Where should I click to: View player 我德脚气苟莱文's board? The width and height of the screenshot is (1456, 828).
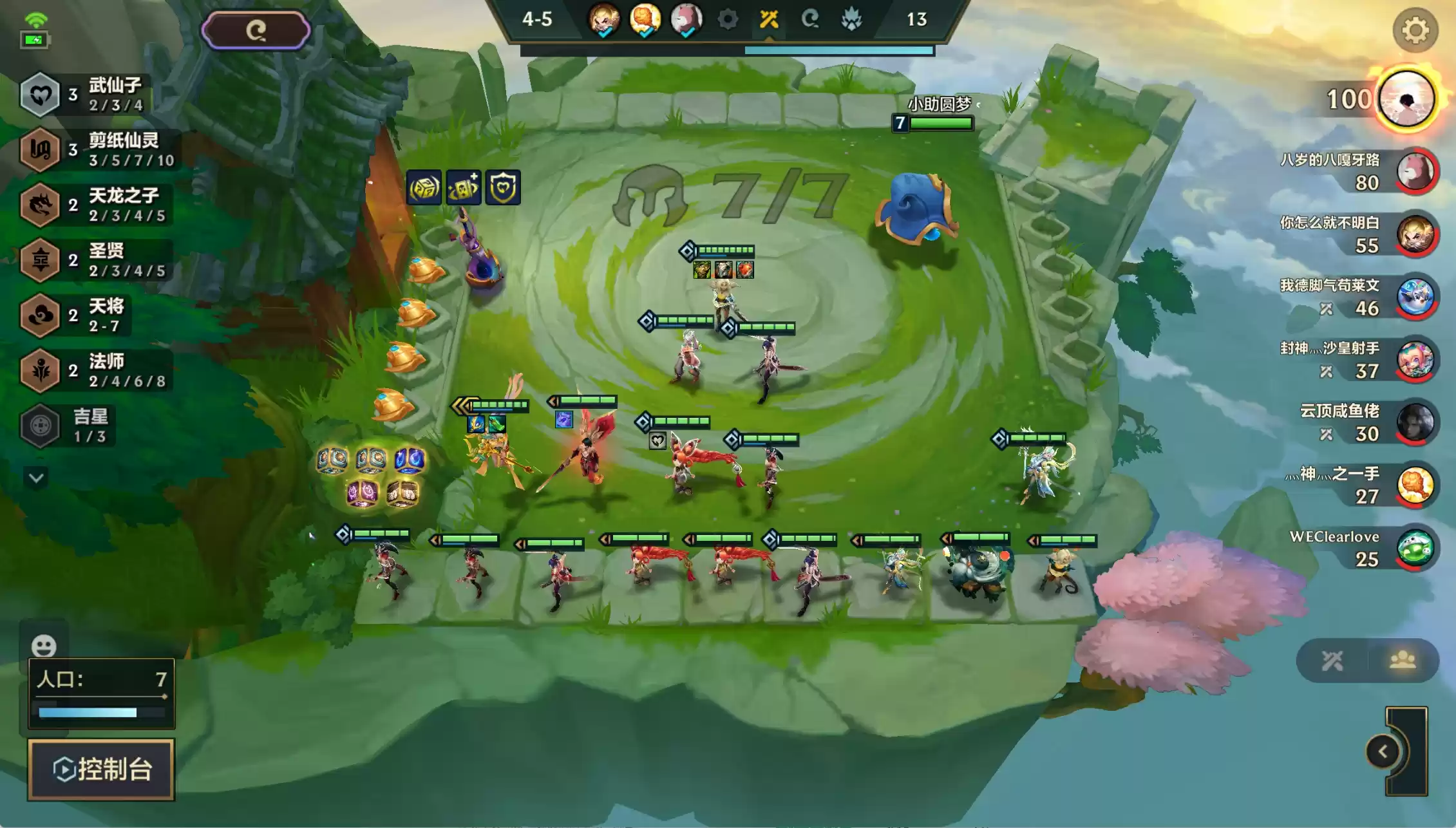pos(1415,297)
